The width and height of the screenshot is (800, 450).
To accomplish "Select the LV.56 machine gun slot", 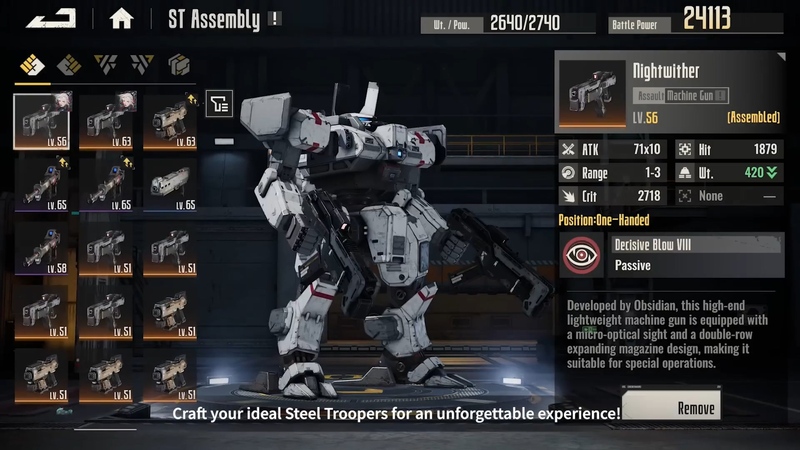I will (41, 120).
